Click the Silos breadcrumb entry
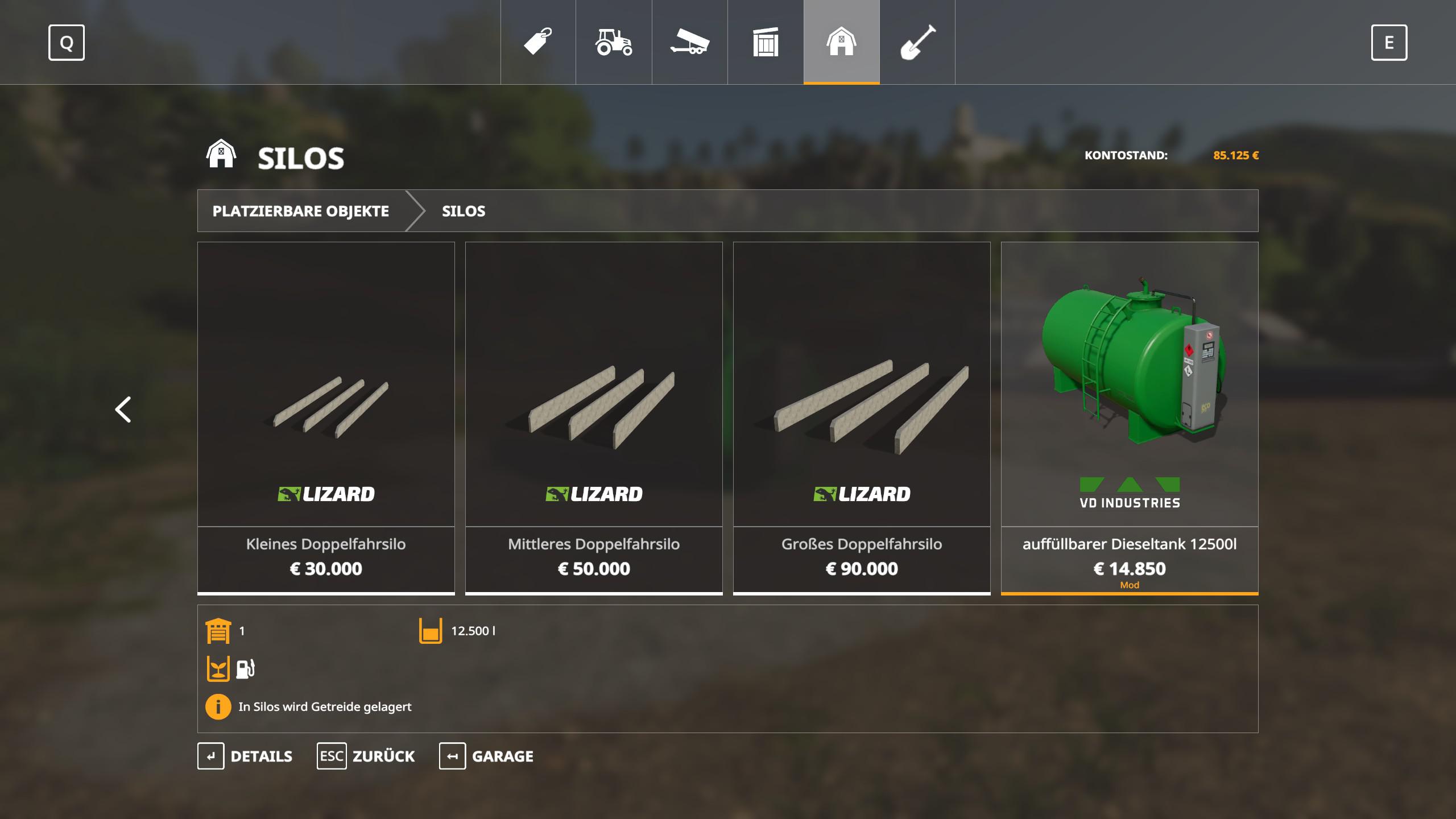 [x=464, y=211]
